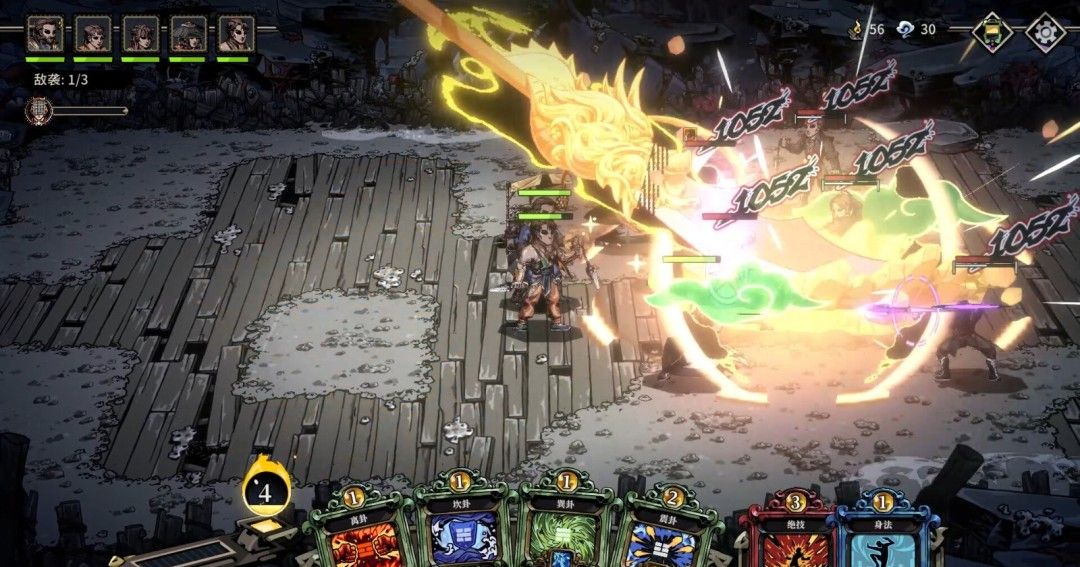
Task: Select the hat-wearing party member portrait
Action: [188, 33]
